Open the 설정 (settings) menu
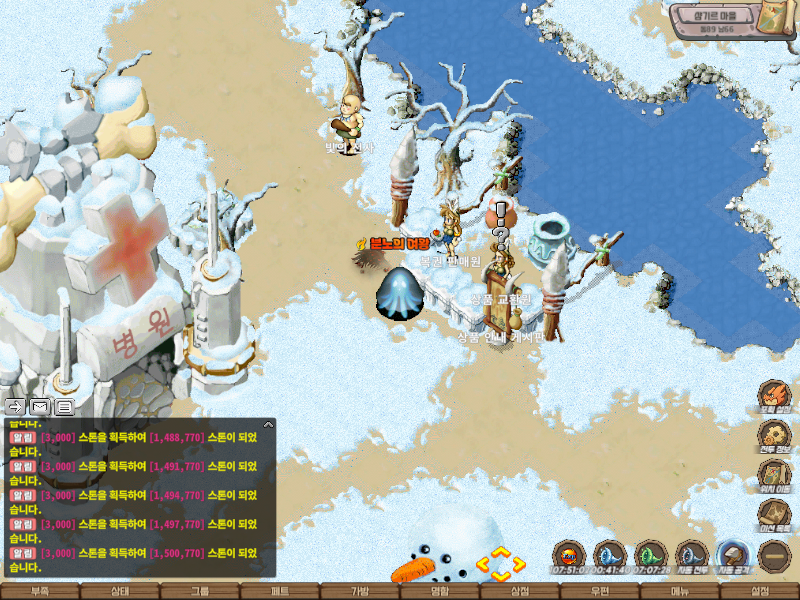Viewport: 800px width, 600px height. [x=760, y=591]
